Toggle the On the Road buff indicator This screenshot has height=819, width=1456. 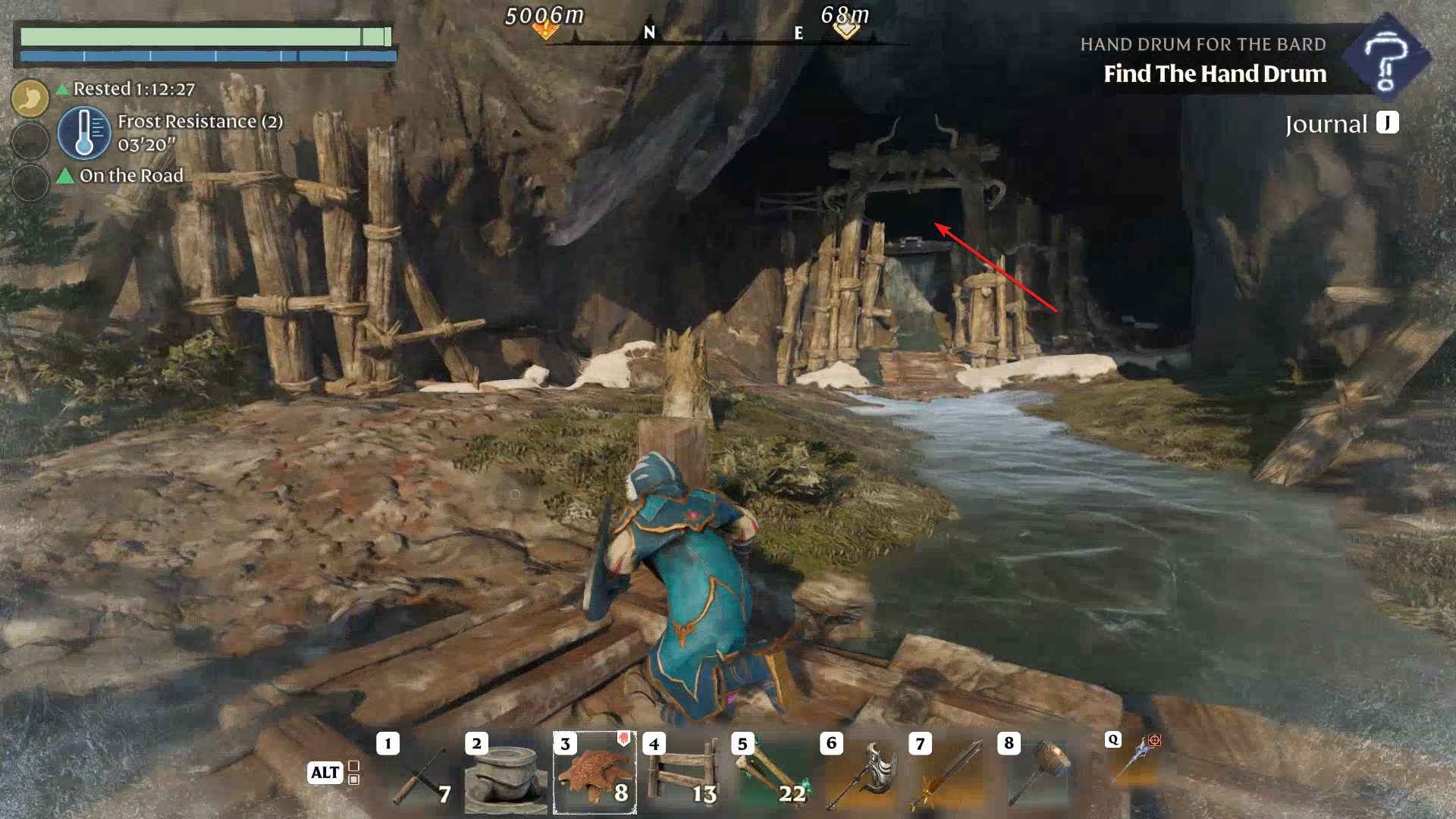(65, 175)
